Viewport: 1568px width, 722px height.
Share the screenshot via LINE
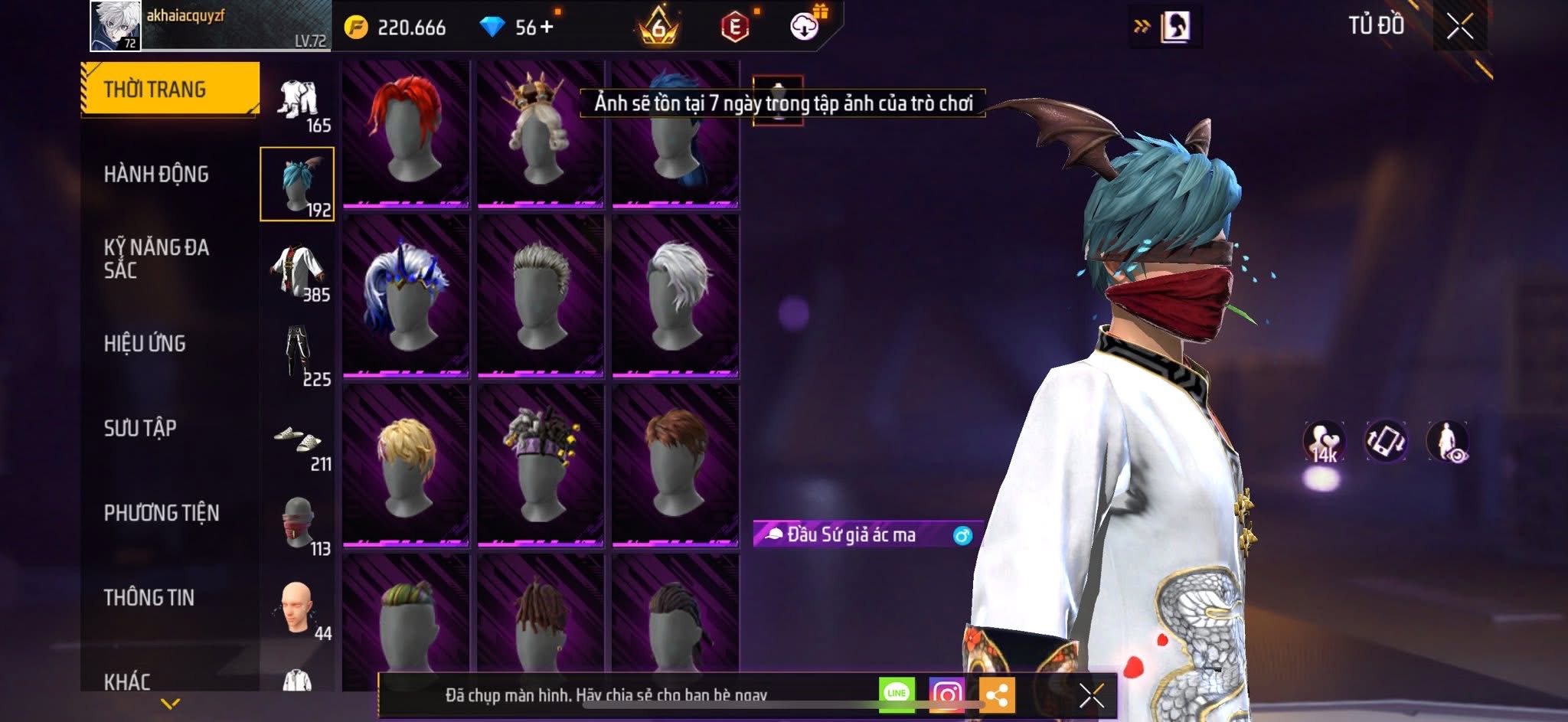coord(897,694)
